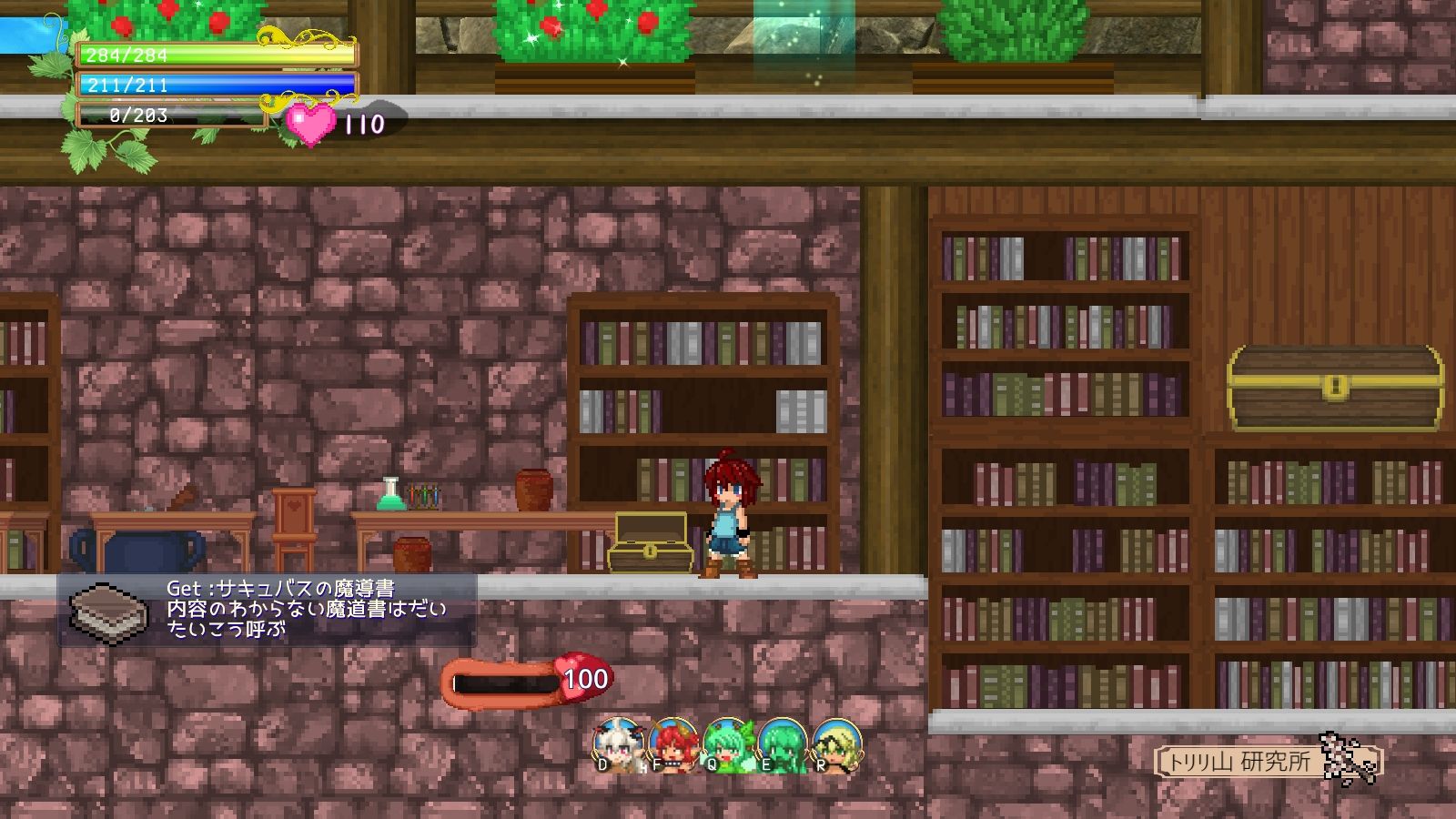Click the flower staff icon near the location label
Image resolution: width=1456 pixels, height=819 pixels.
click(1342, 760)
